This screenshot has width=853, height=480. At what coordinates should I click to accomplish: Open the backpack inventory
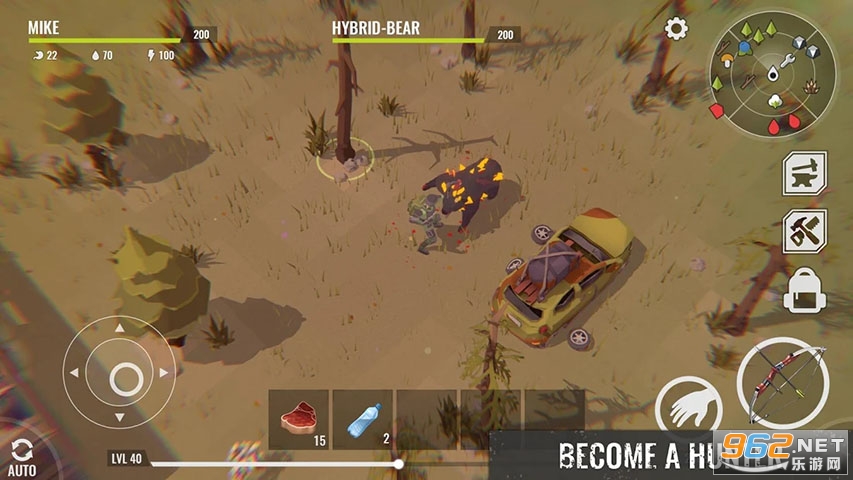(804, 292)
